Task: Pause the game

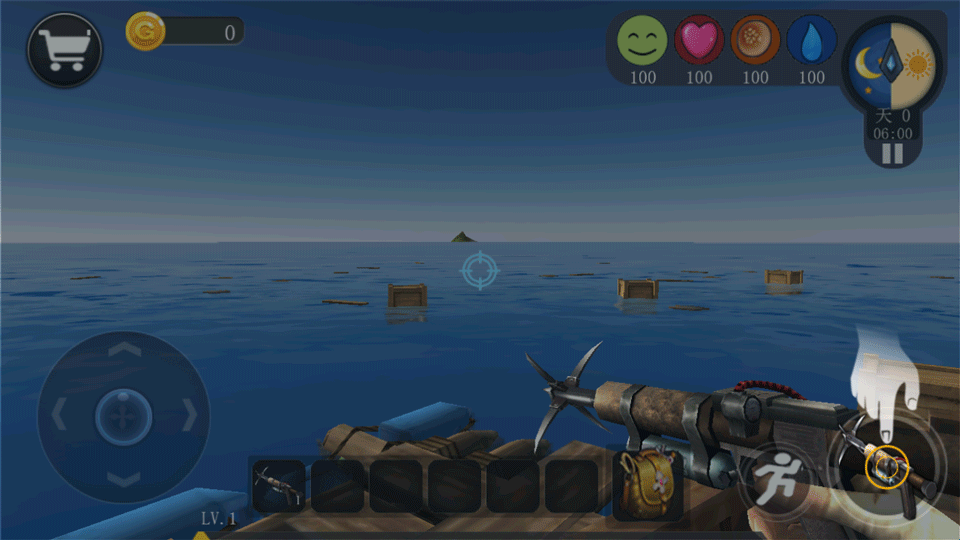Action: [x=892, y=153]
